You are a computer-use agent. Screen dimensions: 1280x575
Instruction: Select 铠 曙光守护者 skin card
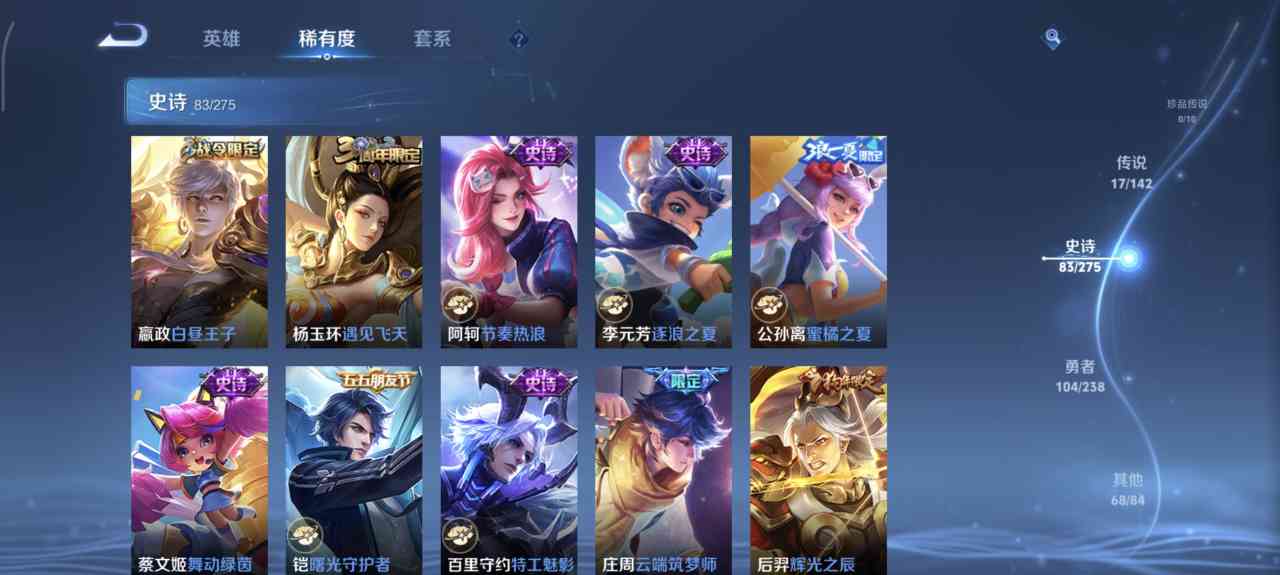354,470
